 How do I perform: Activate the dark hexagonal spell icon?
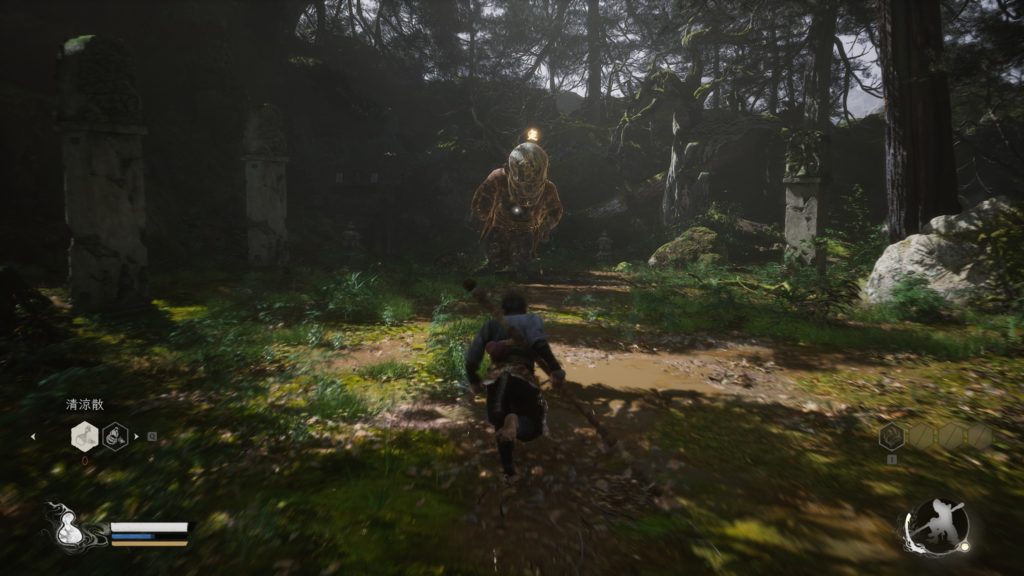tap(891, 436)
